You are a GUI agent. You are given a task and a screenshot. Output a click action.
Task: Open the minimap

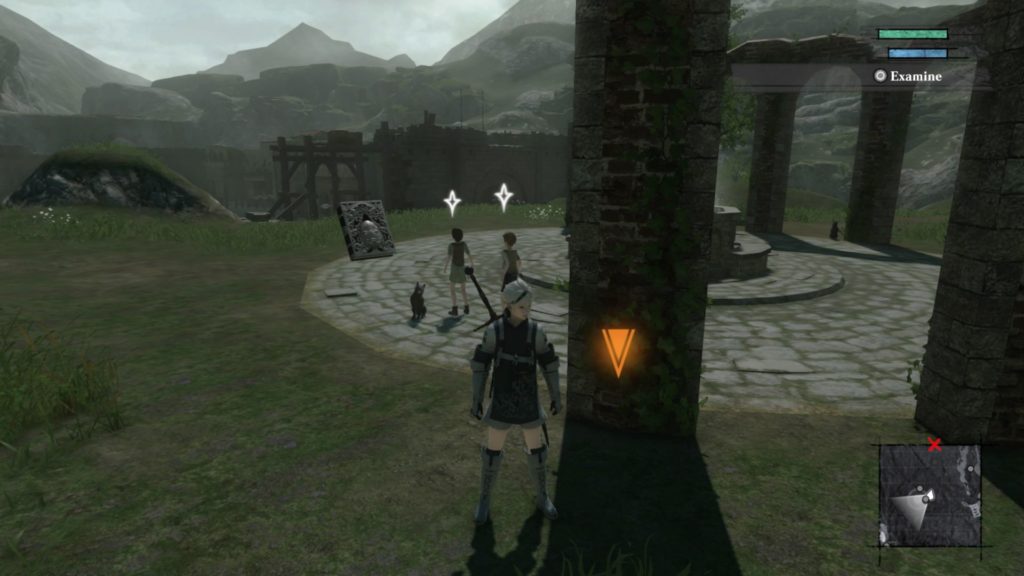point(930,495)
